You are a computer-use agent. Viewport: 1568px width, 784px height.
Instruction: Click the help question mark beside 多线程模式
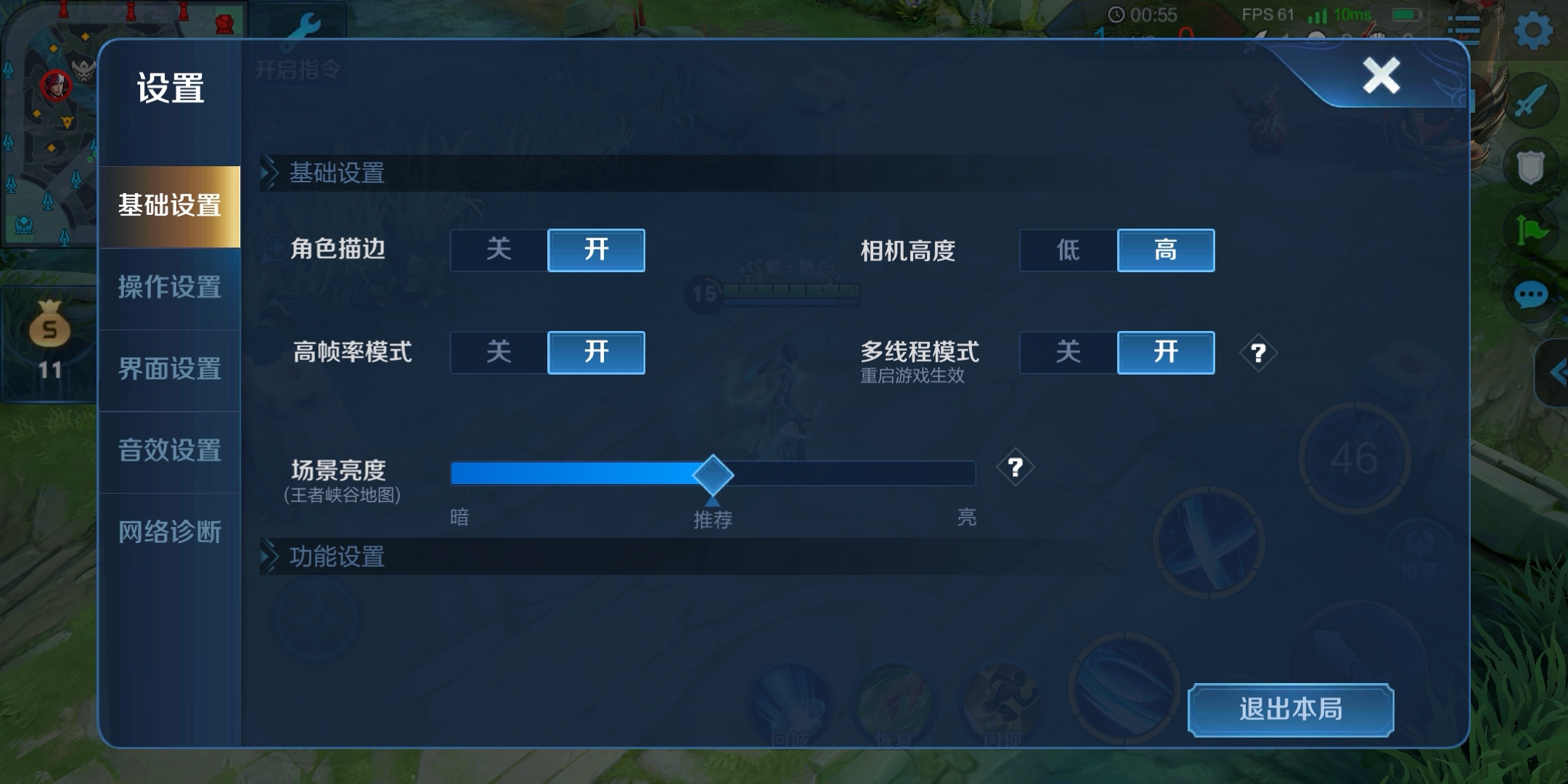(x=1258, y=354)
